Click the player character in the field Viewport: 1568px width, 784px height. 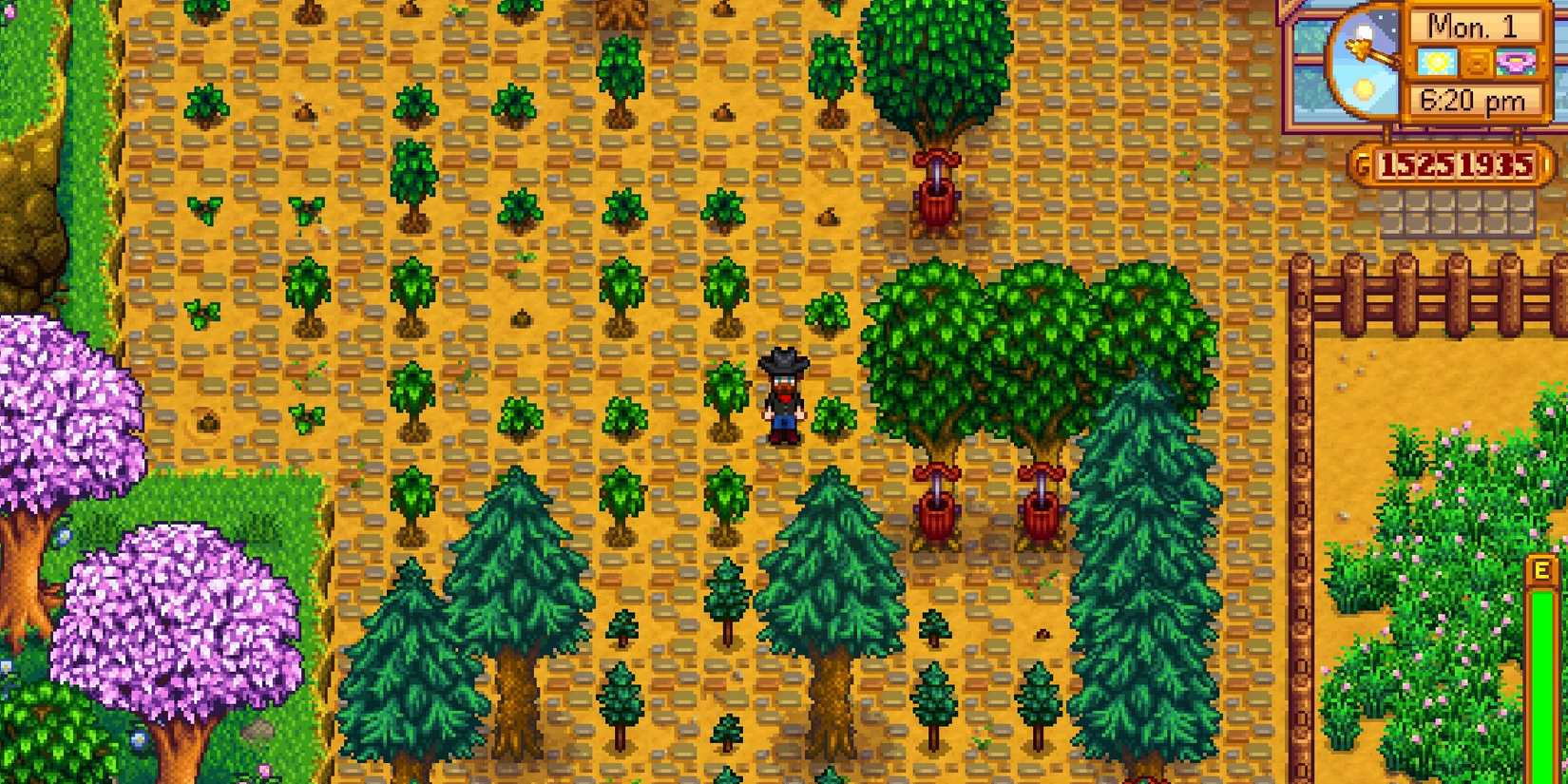click(785, 394)
